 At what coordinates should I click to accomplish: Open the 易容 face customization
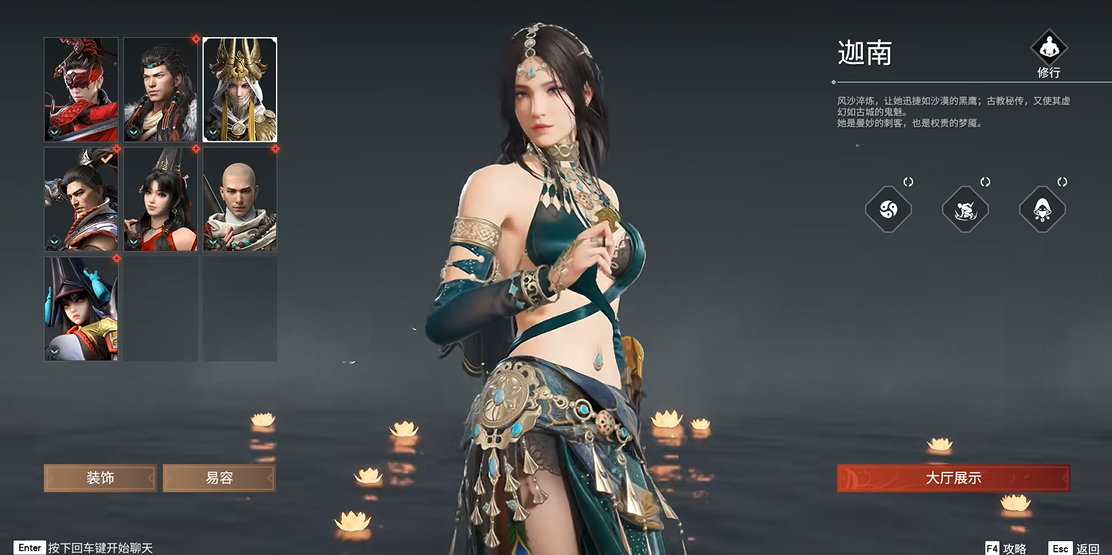219,478
